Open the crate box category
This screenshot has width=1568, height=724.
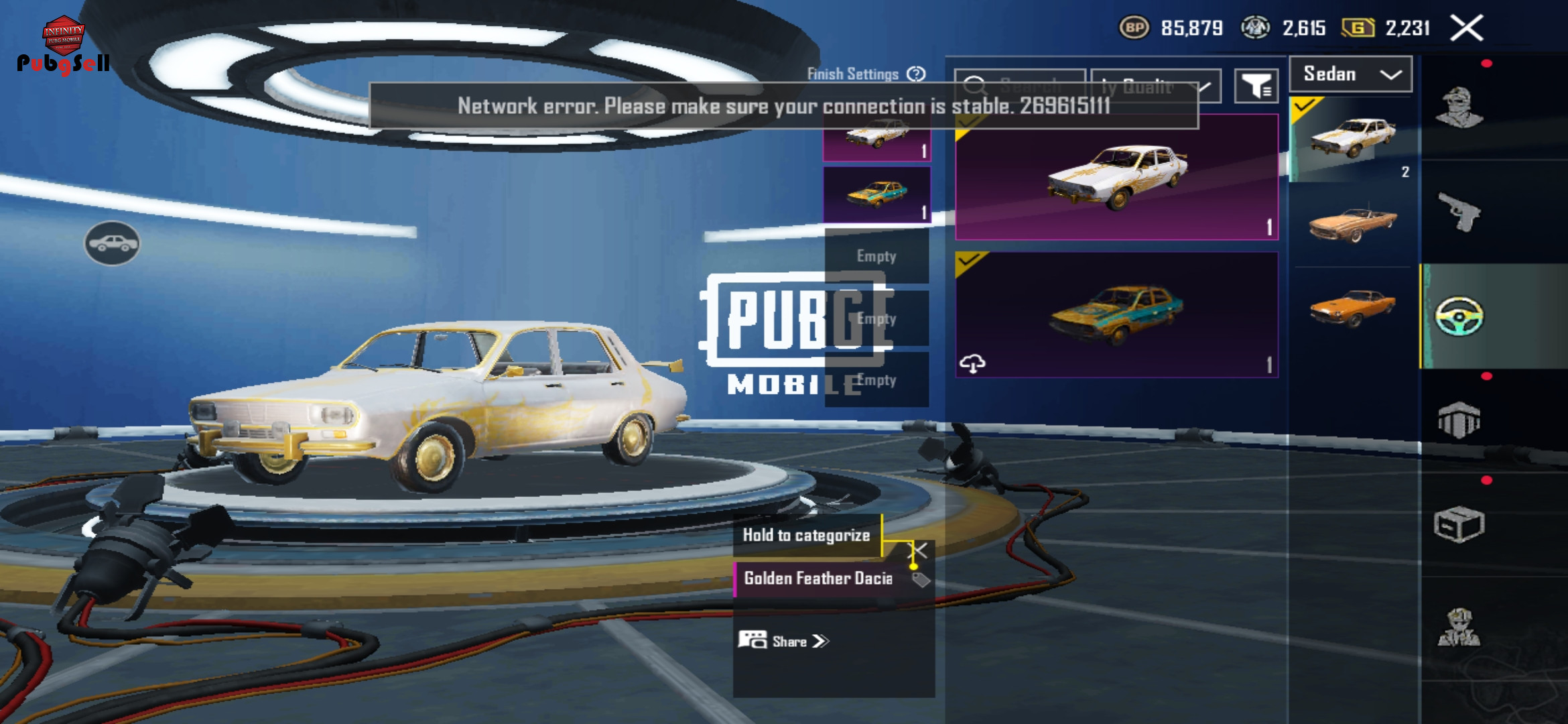point(1459,524)
